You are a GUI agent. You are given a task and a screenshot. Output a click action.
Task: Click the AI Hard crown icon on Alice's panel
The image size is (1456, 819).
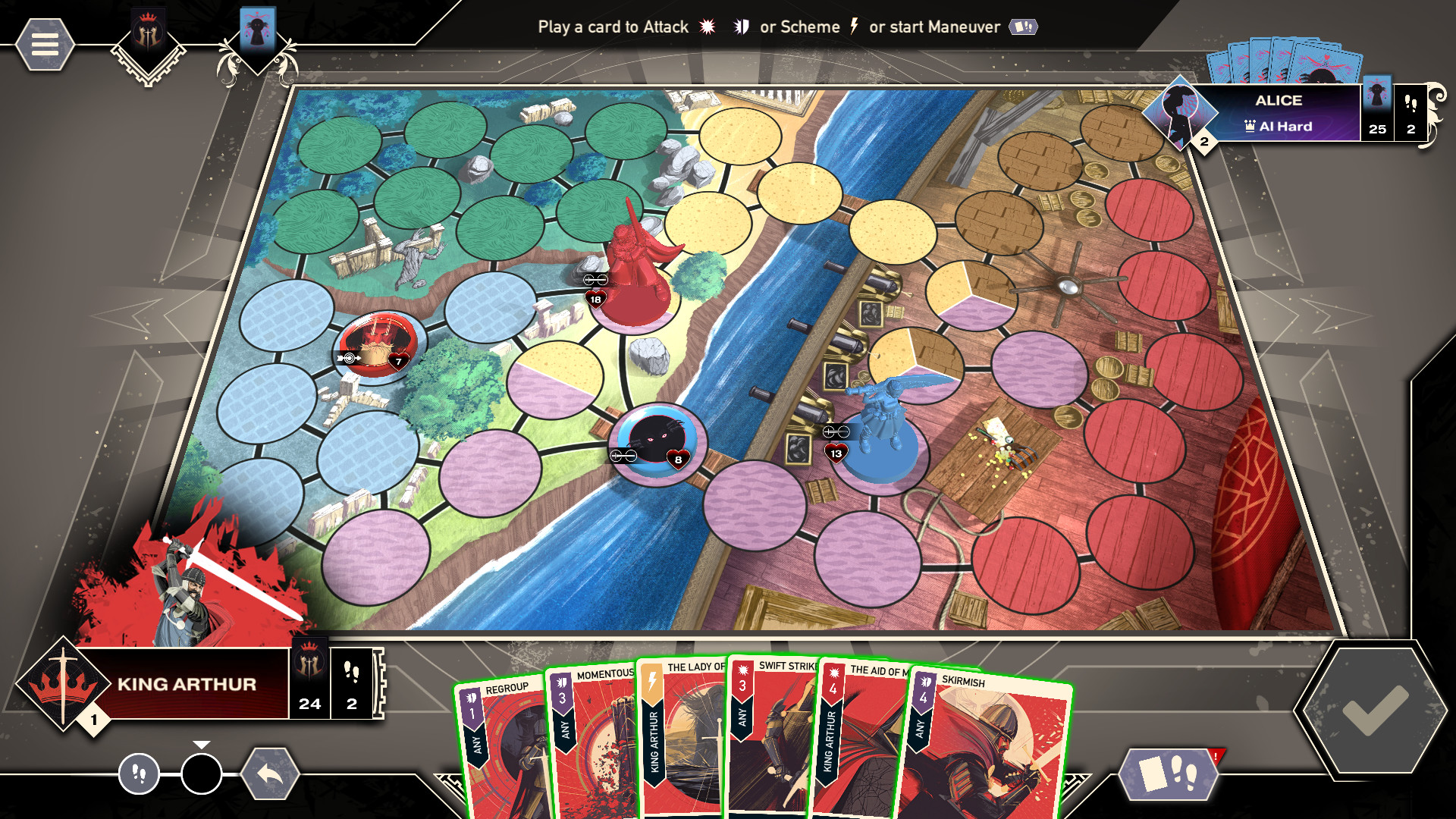[1249, 126]
